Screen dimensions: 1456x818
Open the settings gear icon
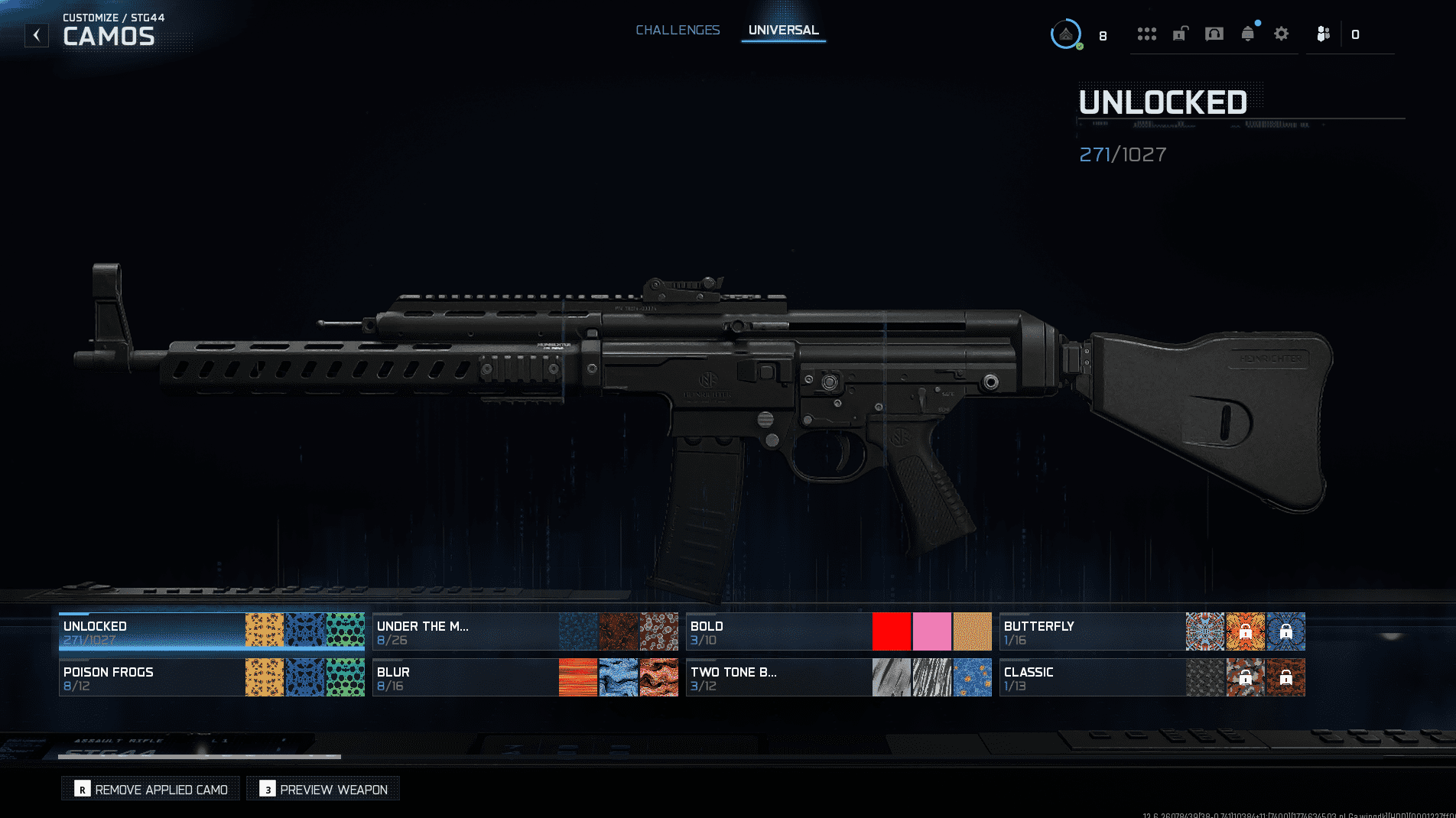tap(1281, 34)
